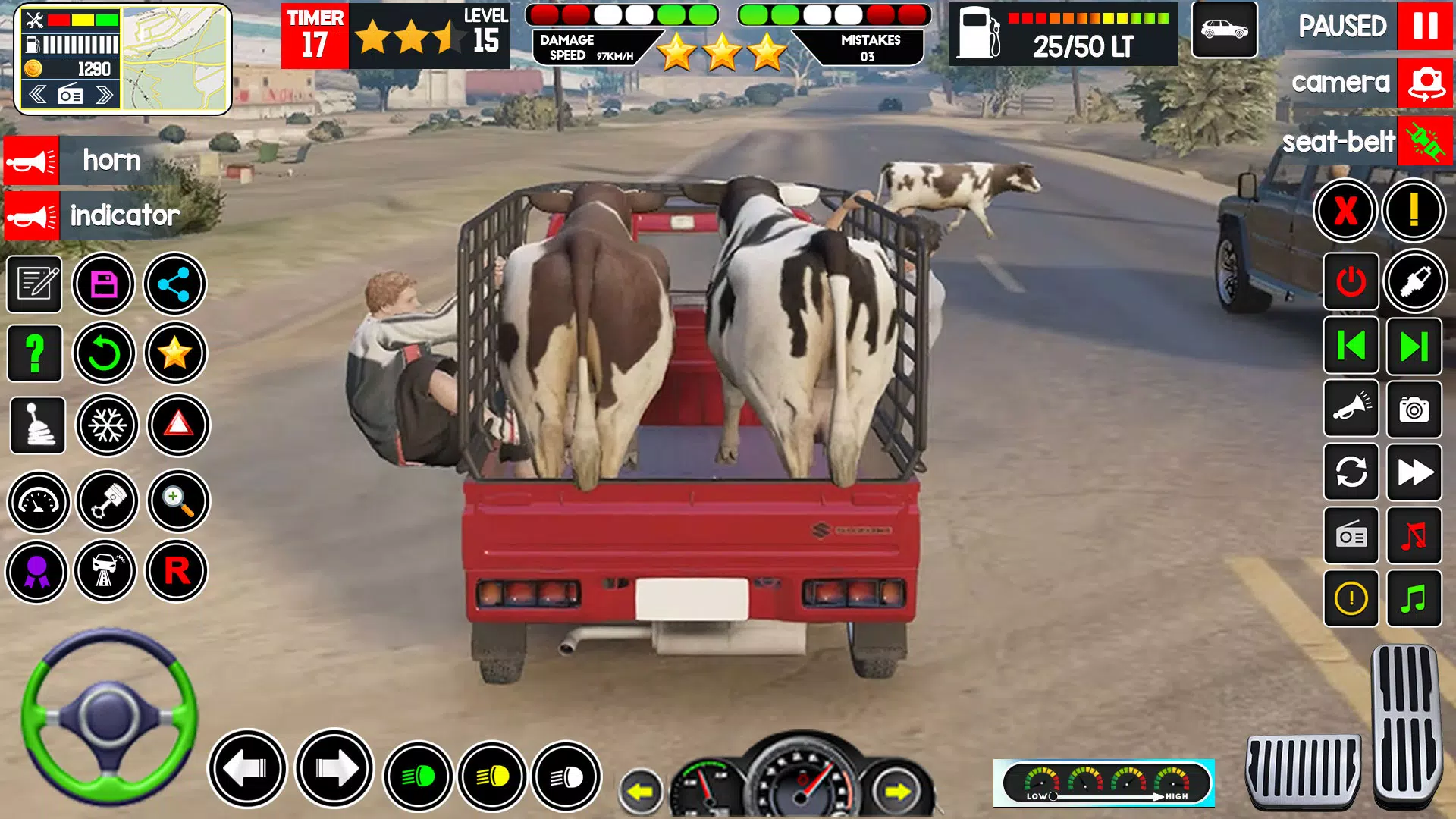Click the engine piston icon
This screenshot has width=1456, height=819.
(106, 502)
